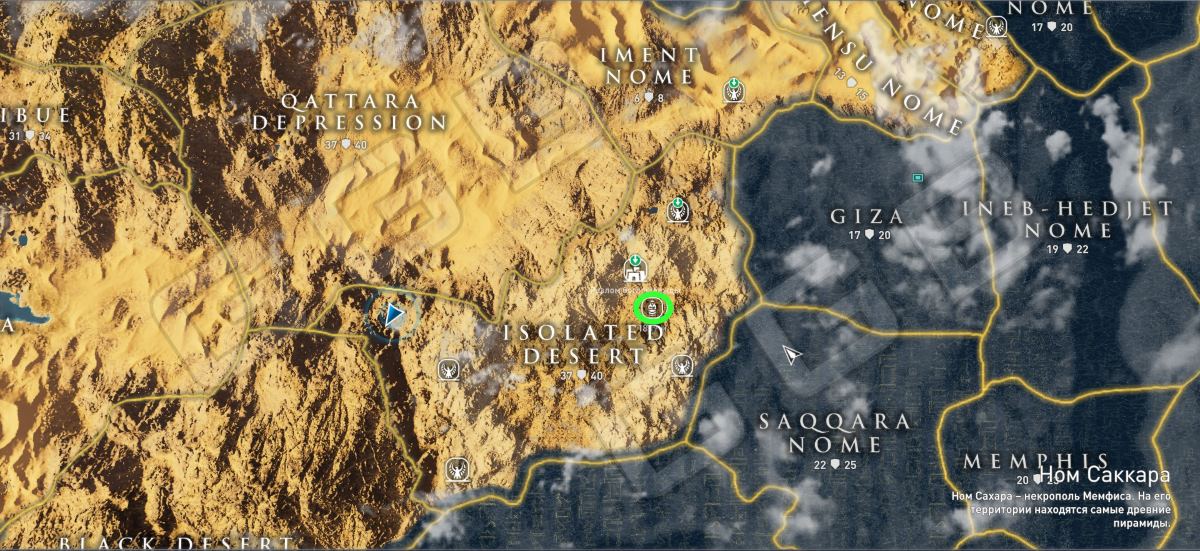Image resolution: width=1200 pixels, height=551 pixels.
Task: Select the viewpoint marker nearest the player arrow
Action: pos(448,370)
